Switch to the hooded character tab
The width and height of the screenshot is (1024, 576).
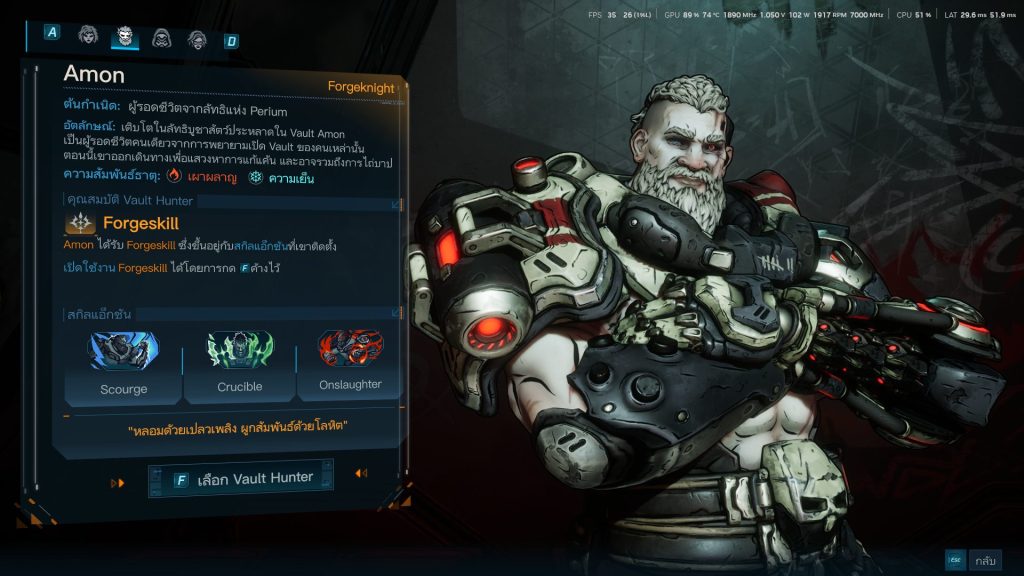(x=161, y=38)
